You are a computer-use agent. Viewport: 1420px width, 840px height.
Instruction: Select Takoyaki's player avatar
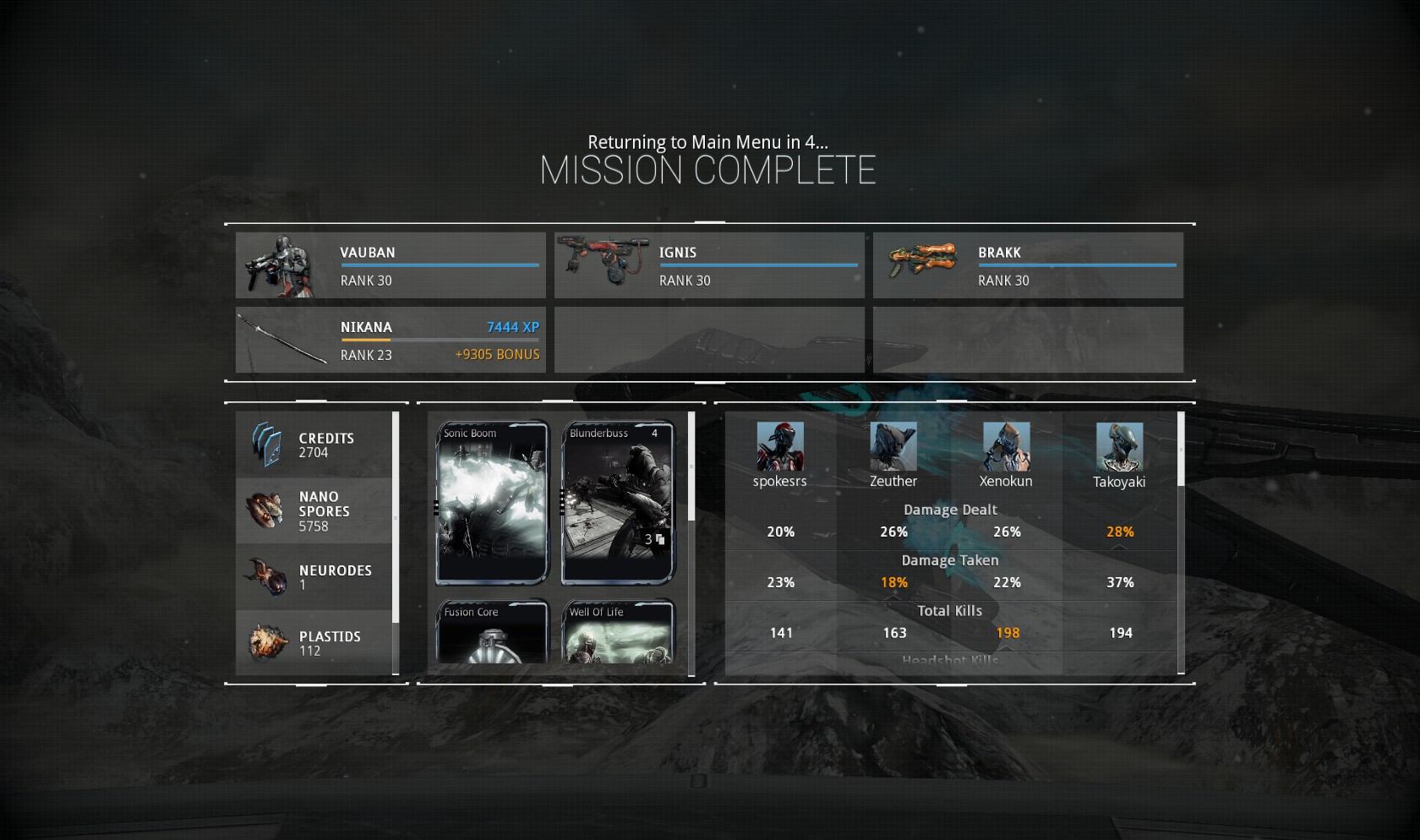point(1119,447)
